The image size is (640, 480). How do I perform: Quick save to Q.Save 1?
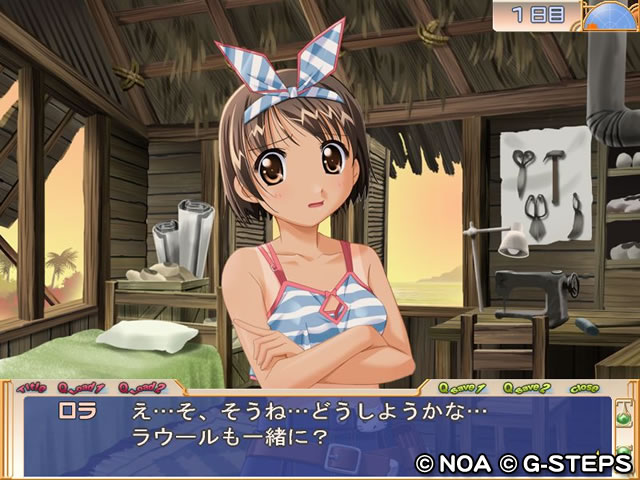tap(463, 387)
